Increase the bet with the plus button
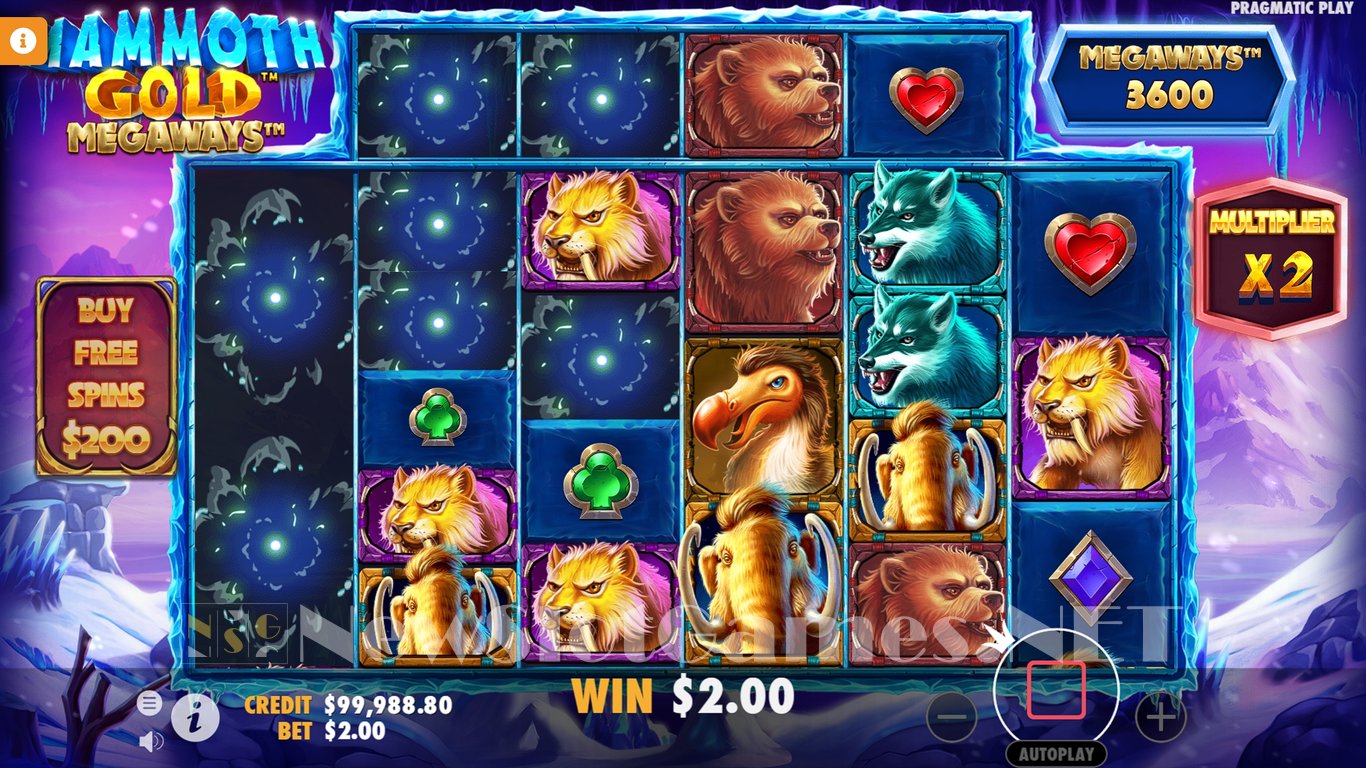Viewport: 1366px width, 768px height. [1160, 716]
